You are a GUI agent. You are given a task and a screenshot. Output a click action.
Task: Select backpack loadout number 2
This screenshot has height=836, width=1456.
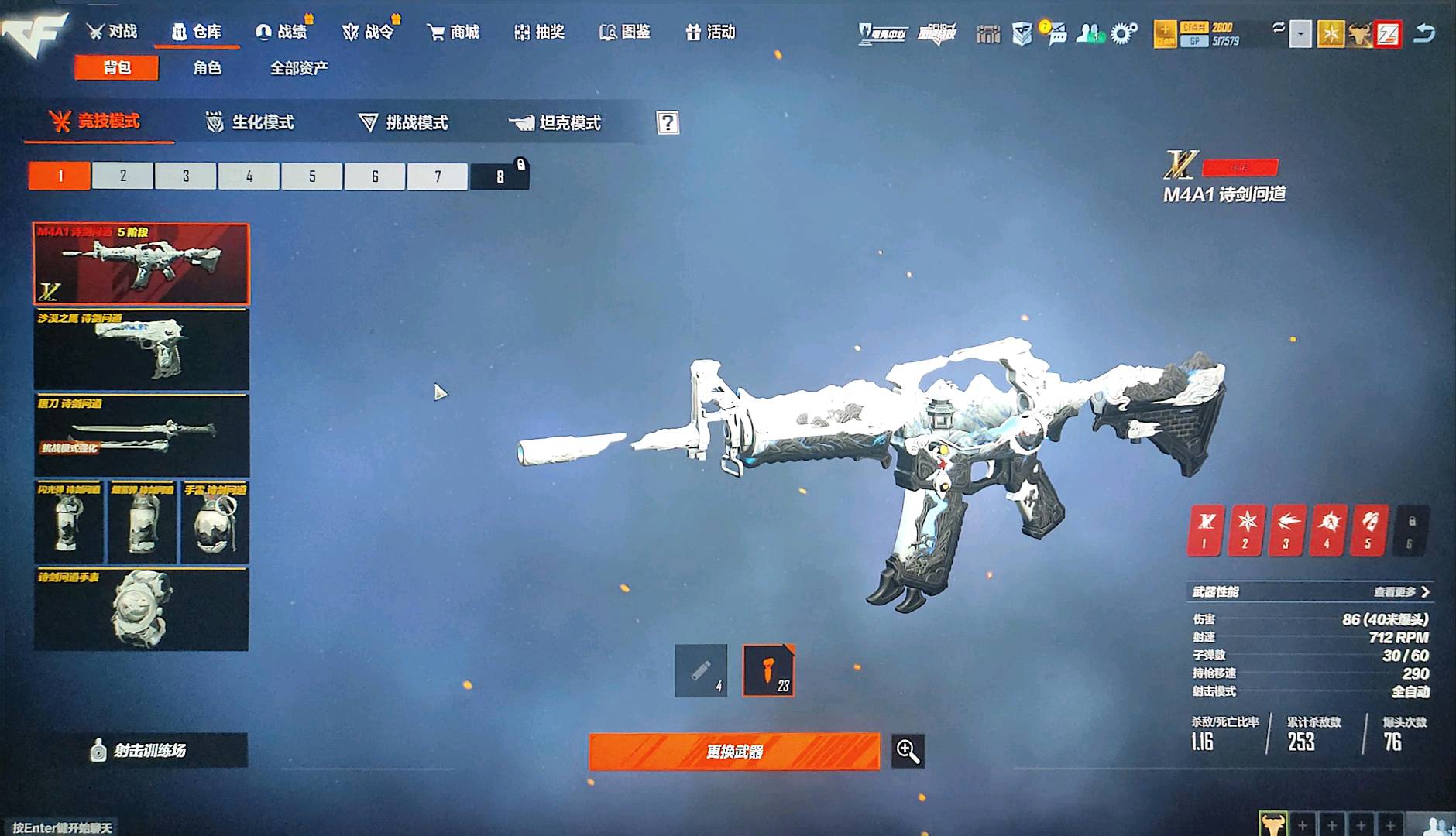(123, 176)
